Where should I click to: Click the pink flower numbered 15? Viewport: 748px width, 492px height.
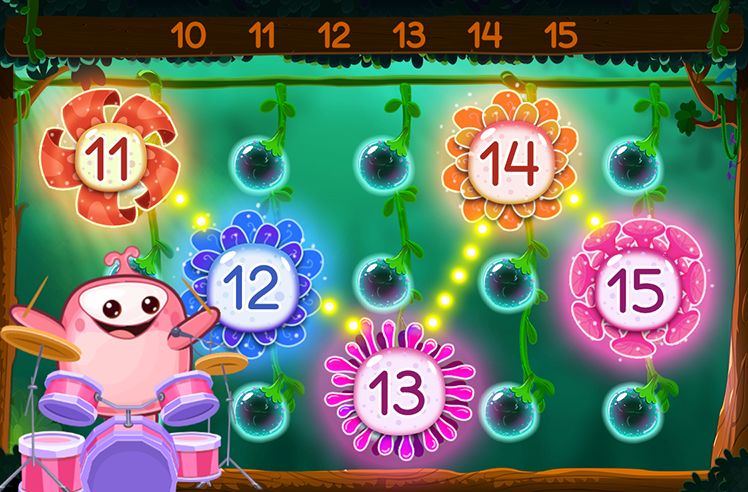[x=637, y=287]
